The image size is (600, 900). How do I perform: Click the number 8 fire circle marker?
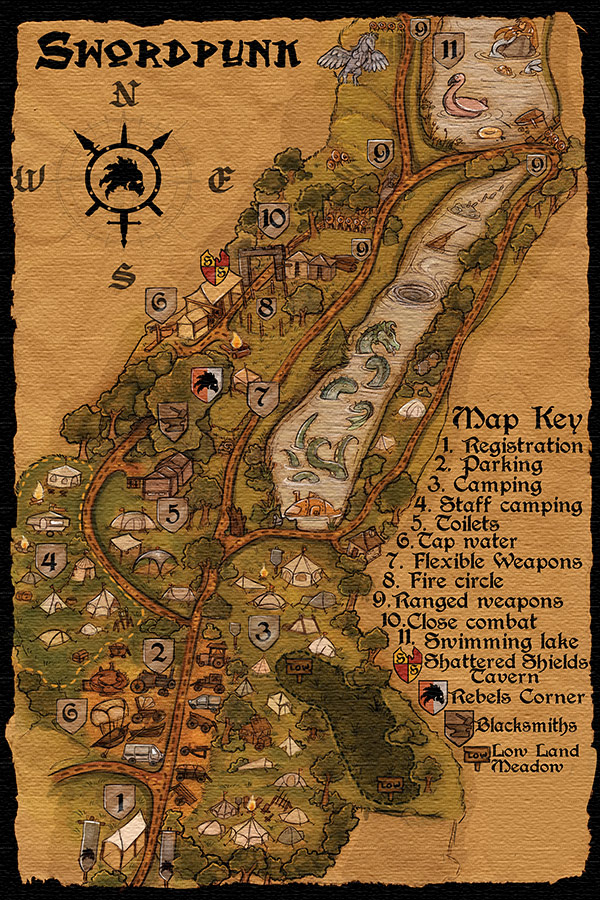265,307
